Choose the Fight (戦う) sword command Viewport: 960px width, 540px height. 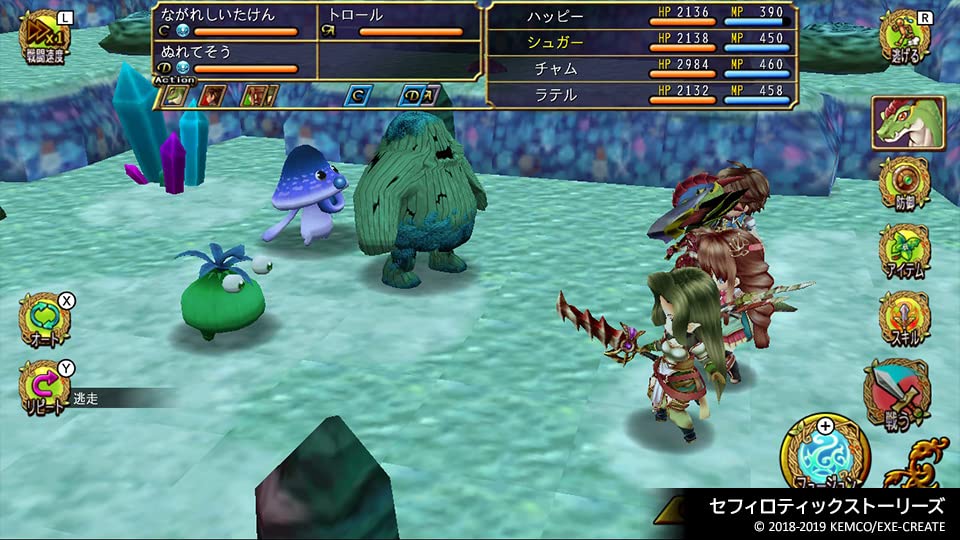pyautogui.click(x=896, y=390)
